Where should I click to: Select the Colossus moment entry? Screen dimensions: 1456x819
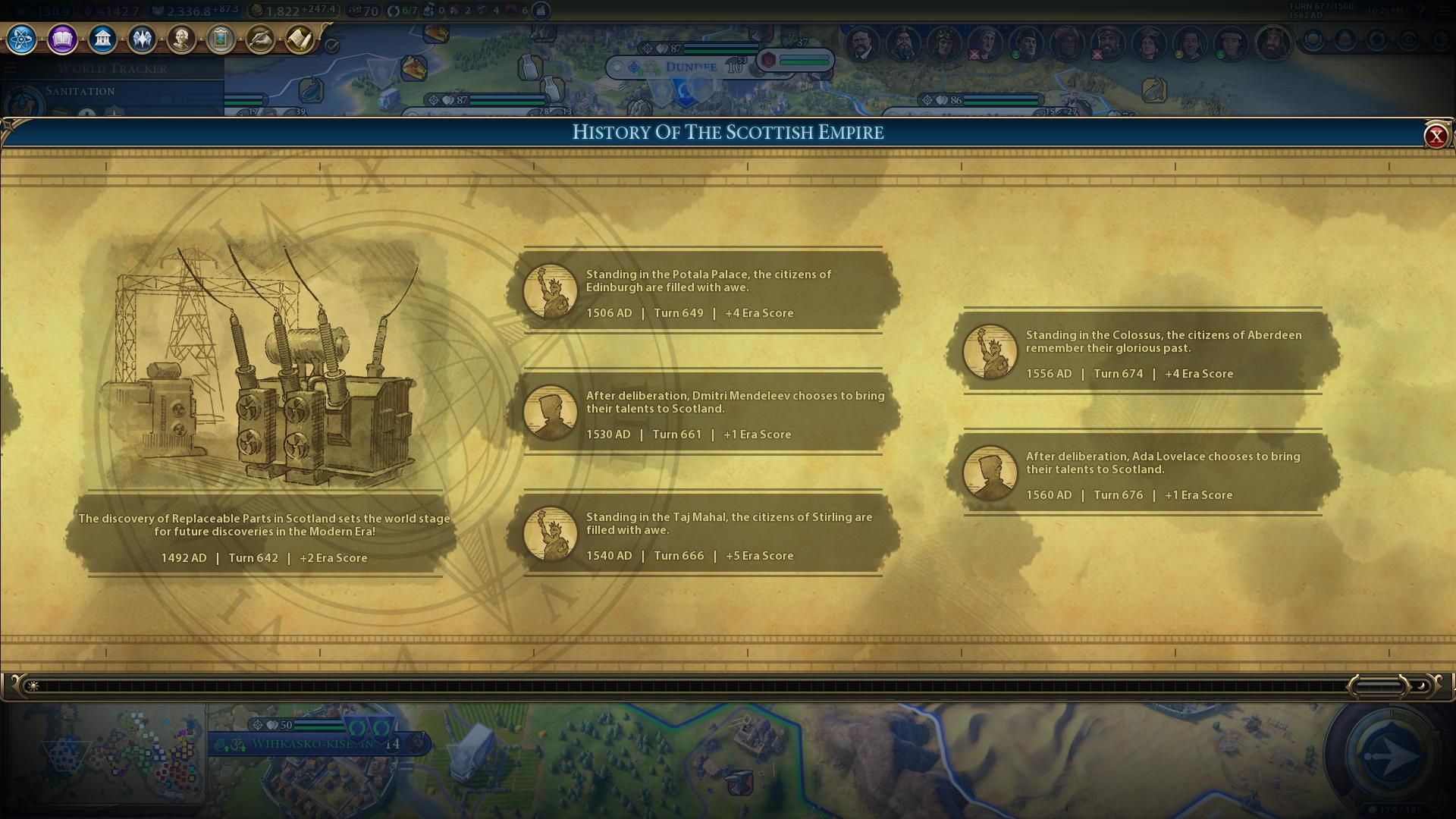tap(1143, 353)
